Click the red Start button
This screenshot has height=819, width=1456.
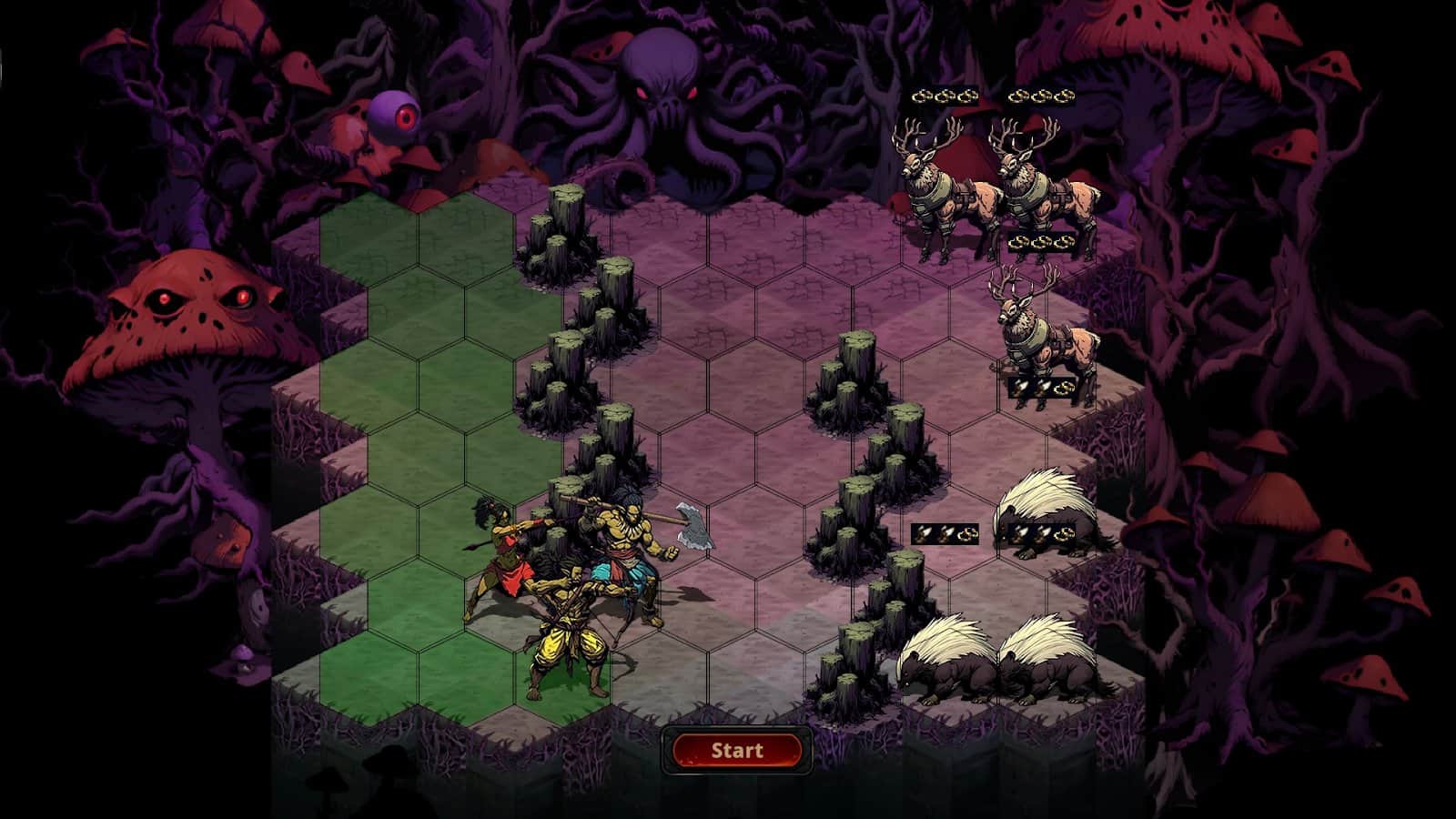click(737, 751)
